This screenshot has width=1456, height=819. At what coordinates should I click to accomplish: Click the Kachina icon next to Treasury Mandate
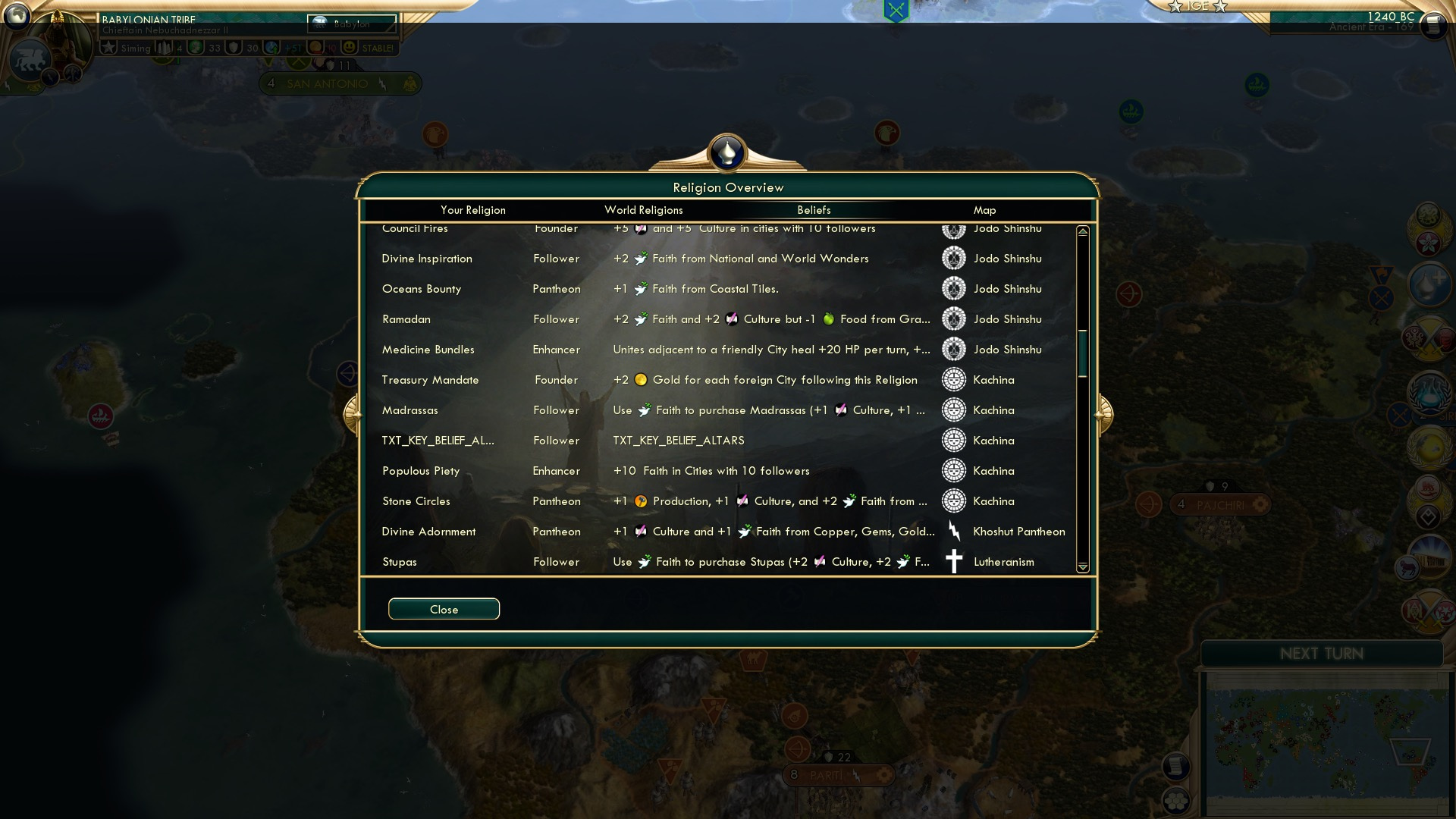[952, 379]
